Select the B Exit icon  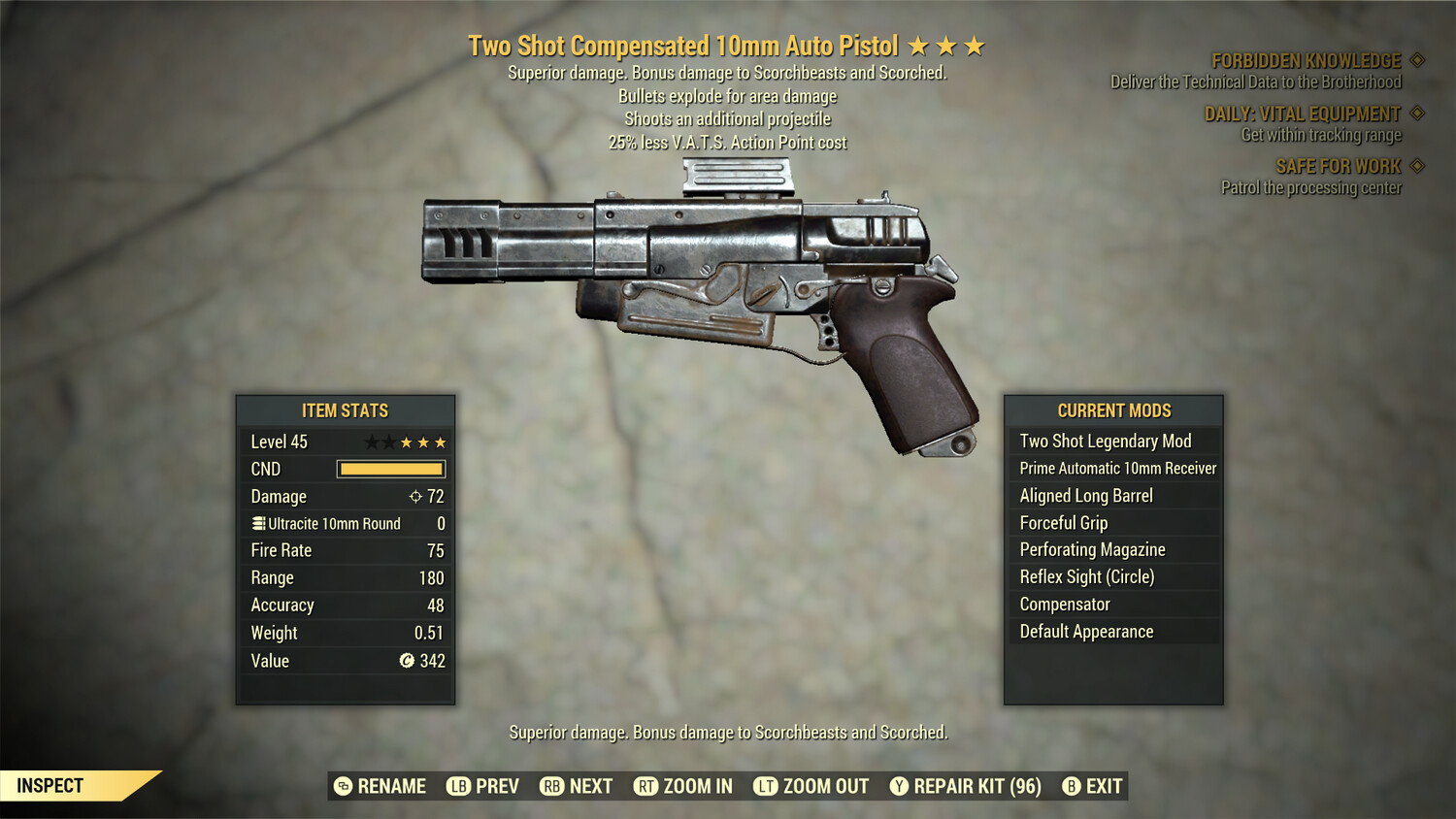click(x=1072, y=786)
